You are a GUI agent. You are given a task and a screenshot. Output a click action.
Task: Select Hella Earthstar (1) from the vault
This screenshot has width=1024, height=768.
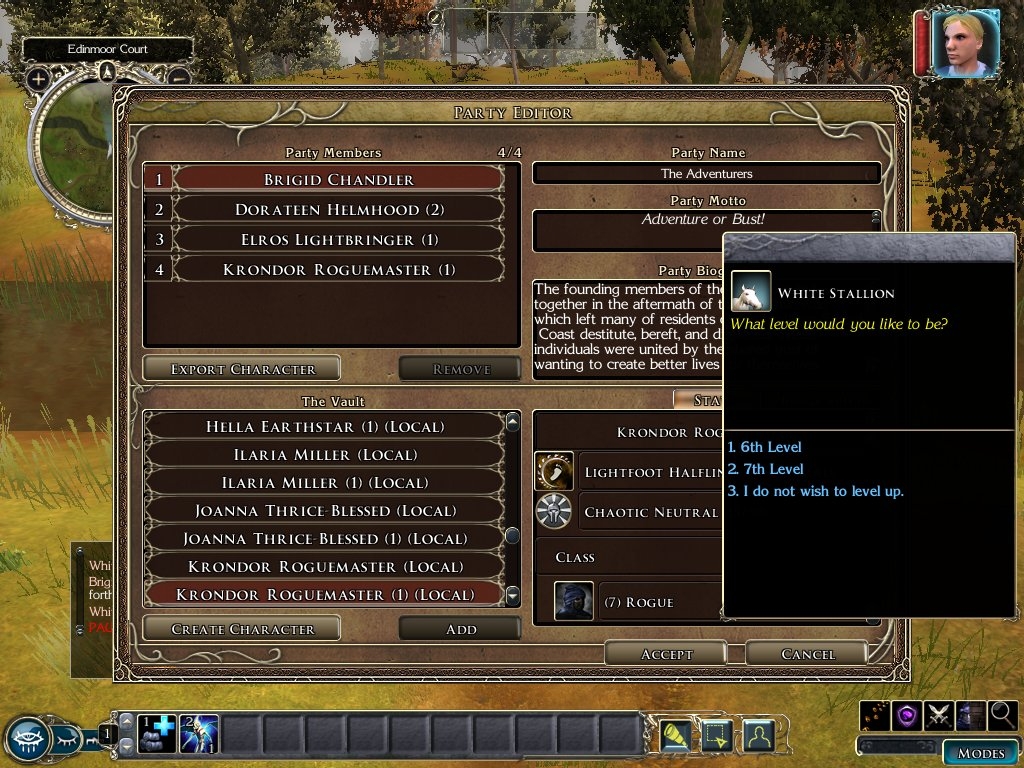[324, 427]
